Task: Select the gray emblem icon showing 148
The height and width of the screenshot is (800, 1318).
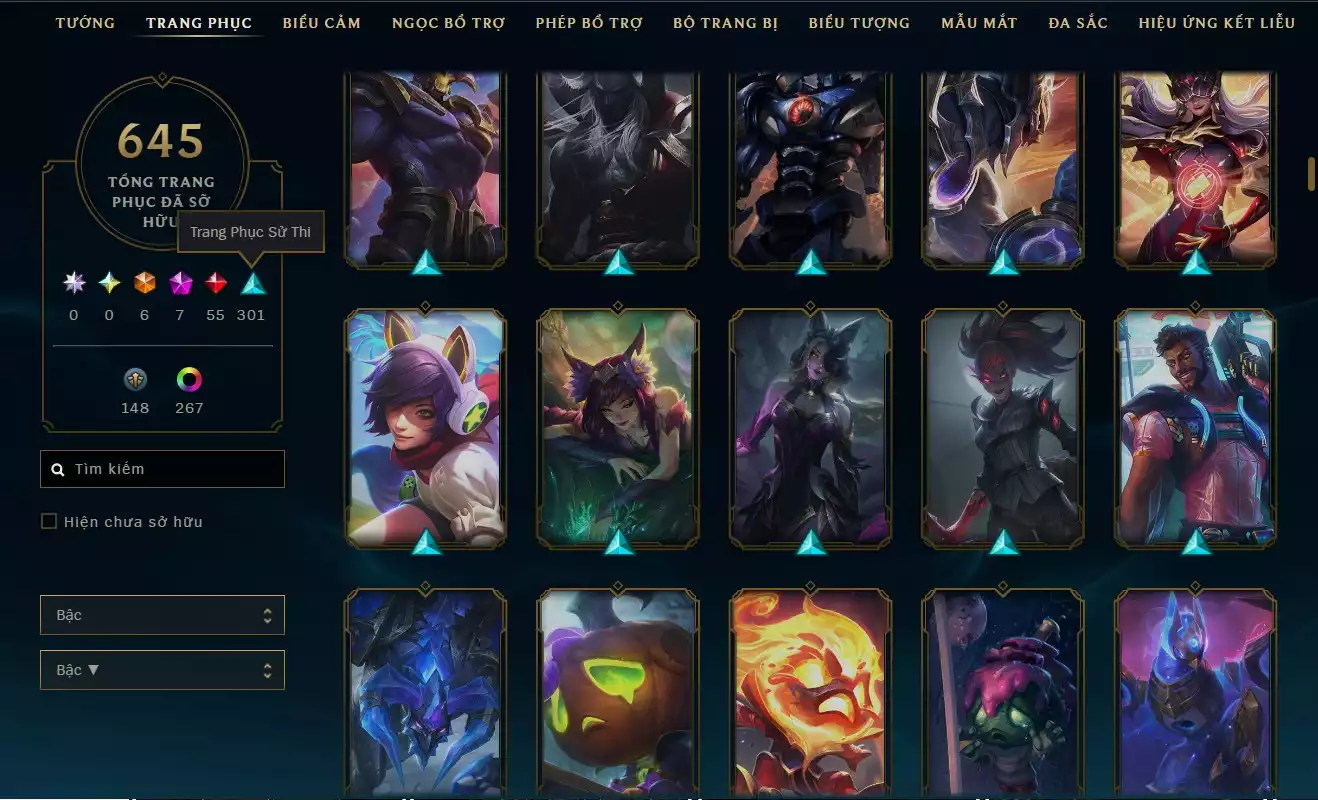Action: pyautogui.click(x=135, y=380)
